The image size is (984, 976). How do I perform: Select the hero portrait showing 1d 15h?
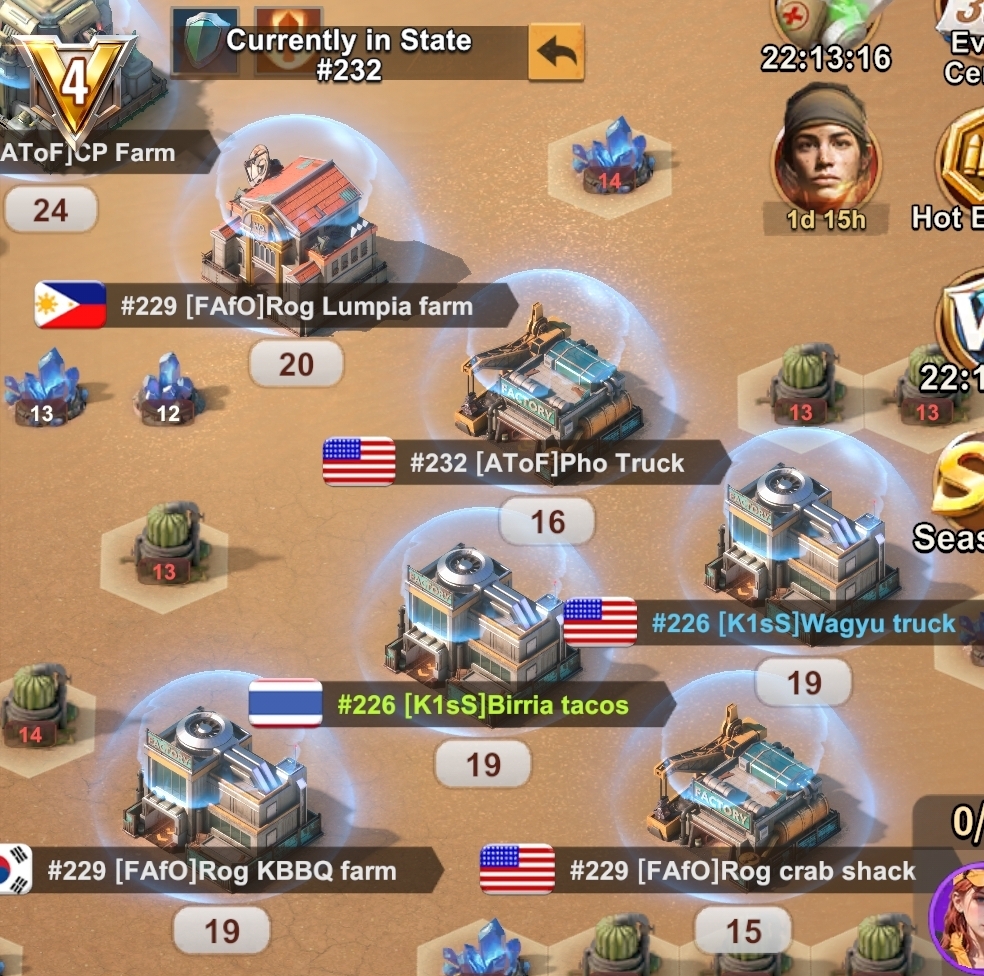825,148
